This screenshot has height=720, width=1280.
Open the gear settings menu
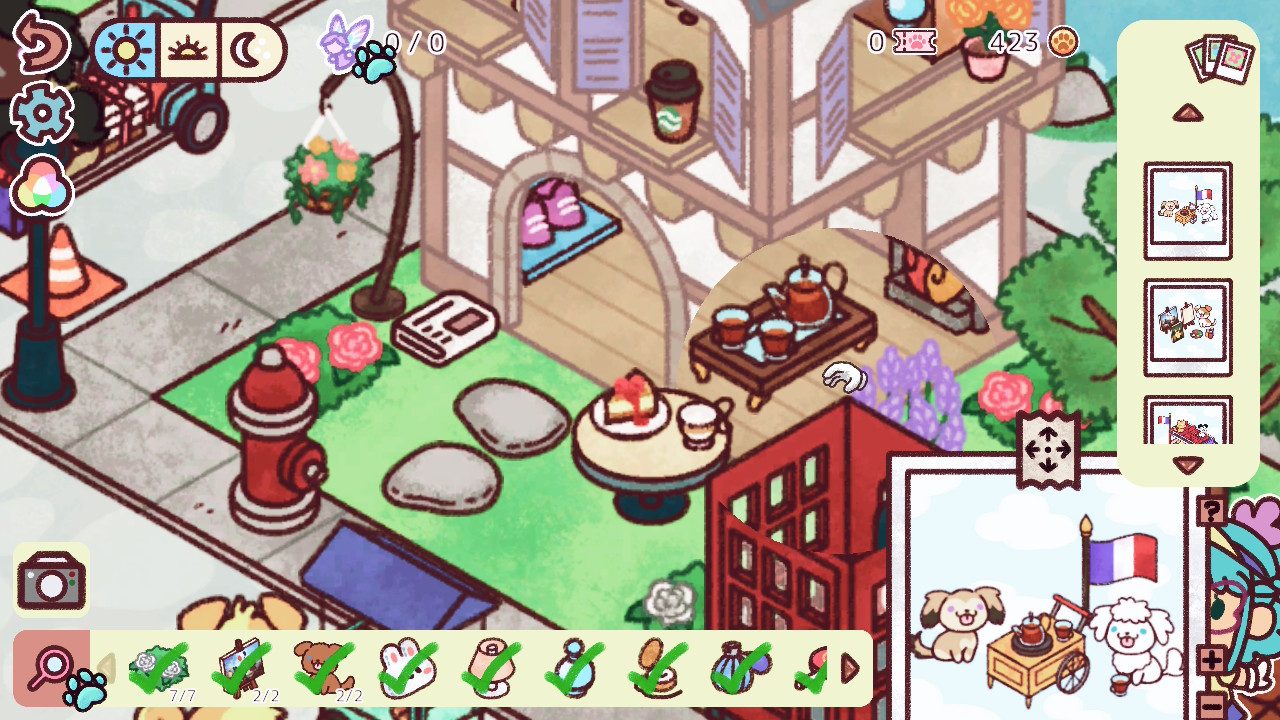pos(41,113)
